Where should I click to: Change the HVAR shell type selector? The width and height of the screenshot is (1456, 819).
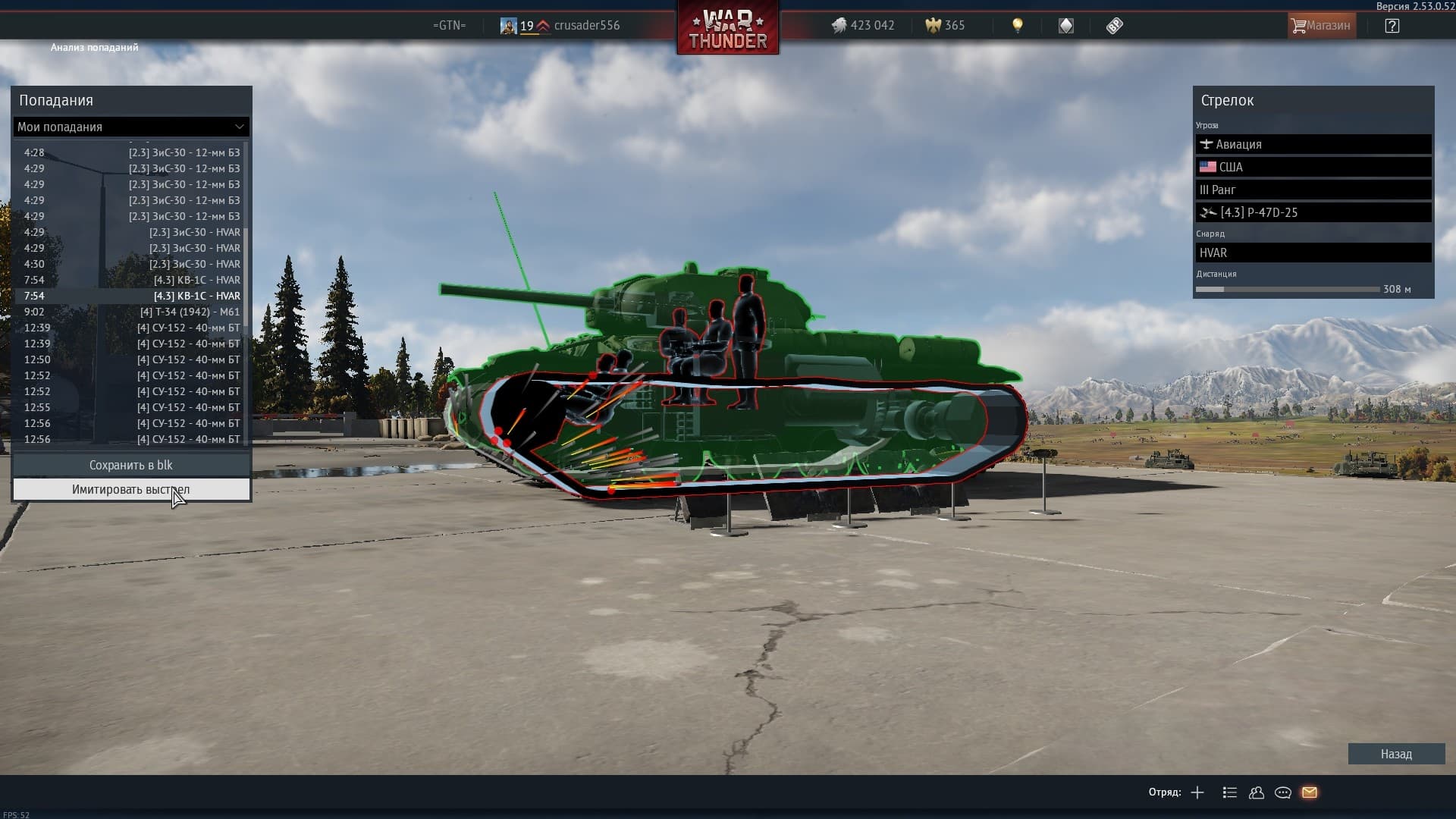pos(1313,253)
